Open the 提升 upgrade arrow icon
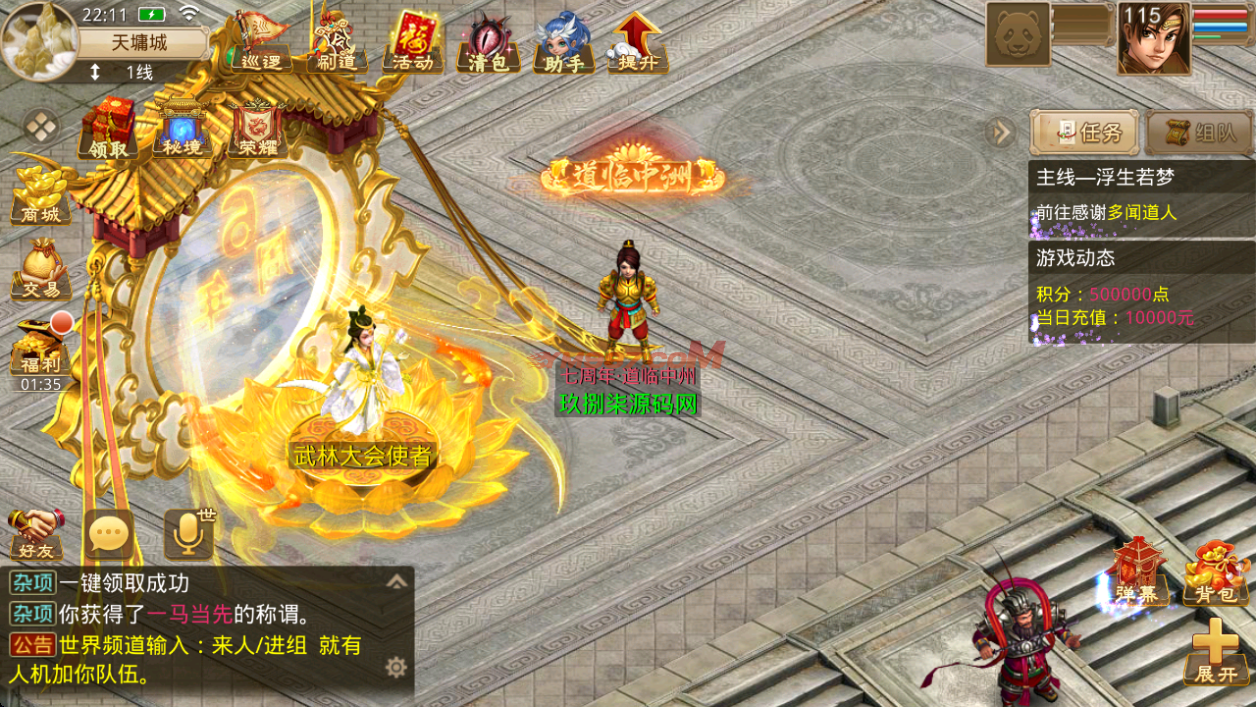This screenshot has height=707, width=1256. coord(639,42)
